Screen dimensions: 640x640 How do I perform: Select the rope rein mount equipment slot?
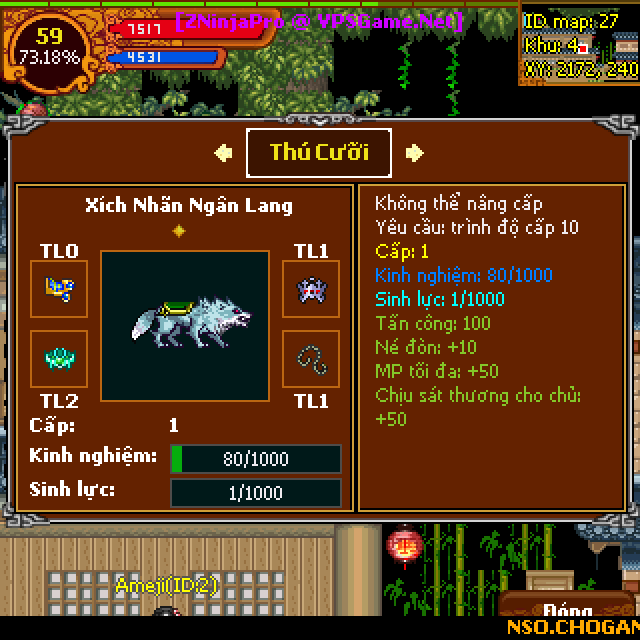[310, 359]
